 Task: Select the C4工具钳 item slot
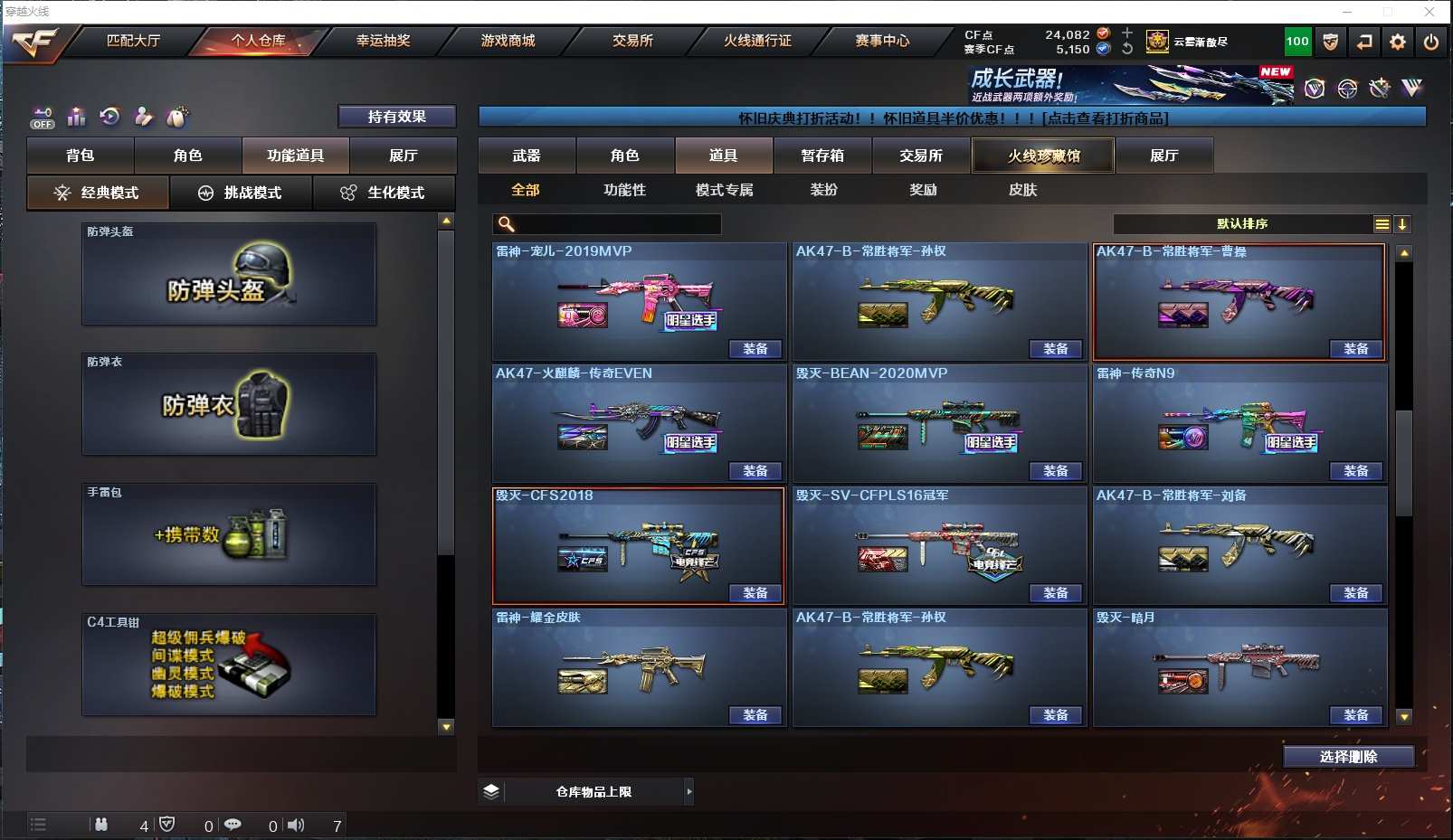tap(229, 665)
